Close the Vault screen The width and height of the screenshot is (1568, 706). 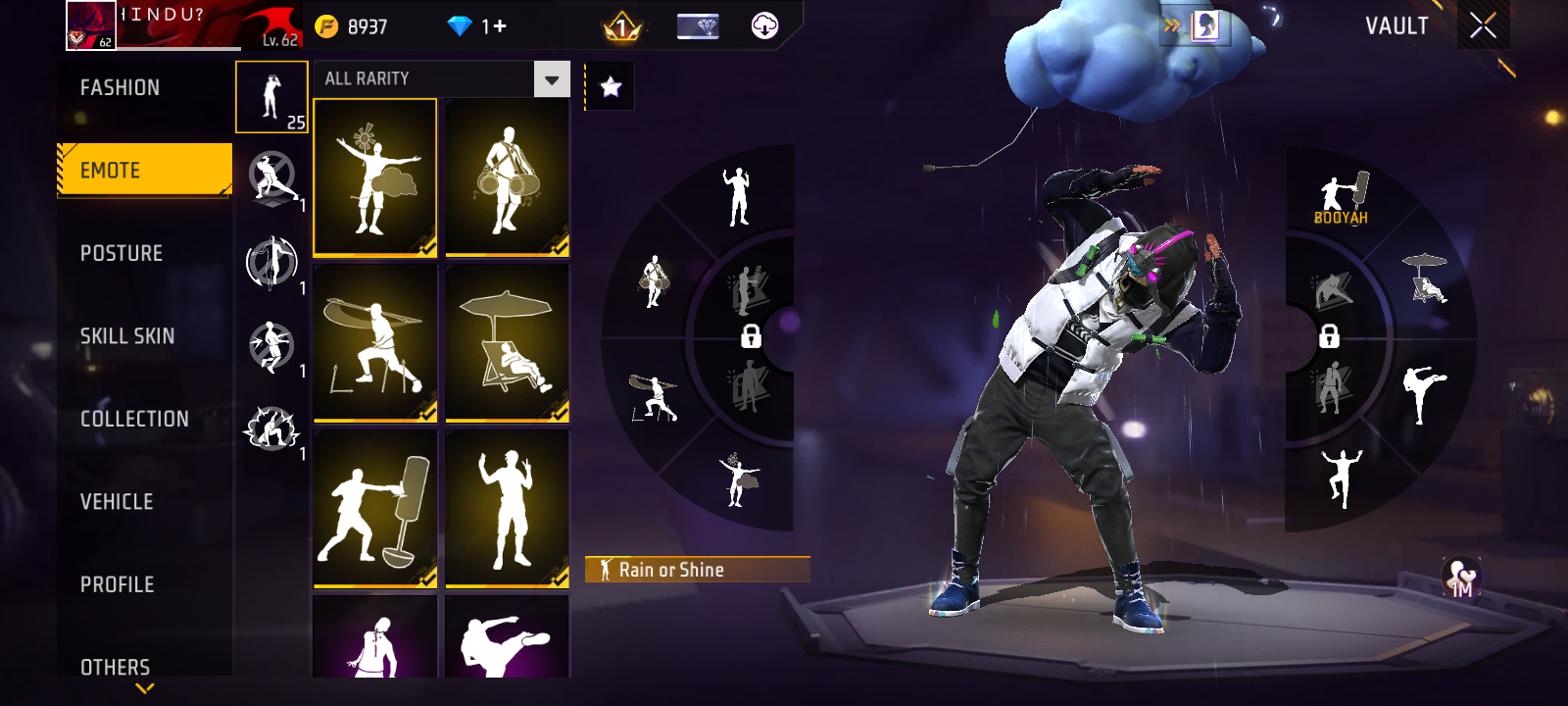[1483, 25]
